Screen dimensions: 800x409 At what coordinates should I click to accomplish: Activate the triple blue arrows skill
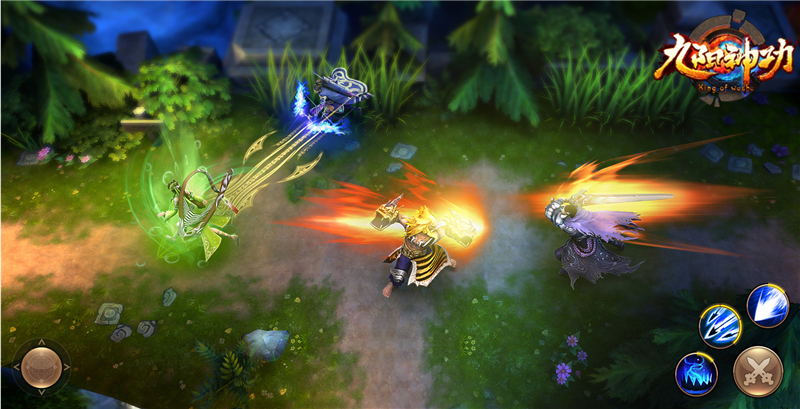click(720, 325)
